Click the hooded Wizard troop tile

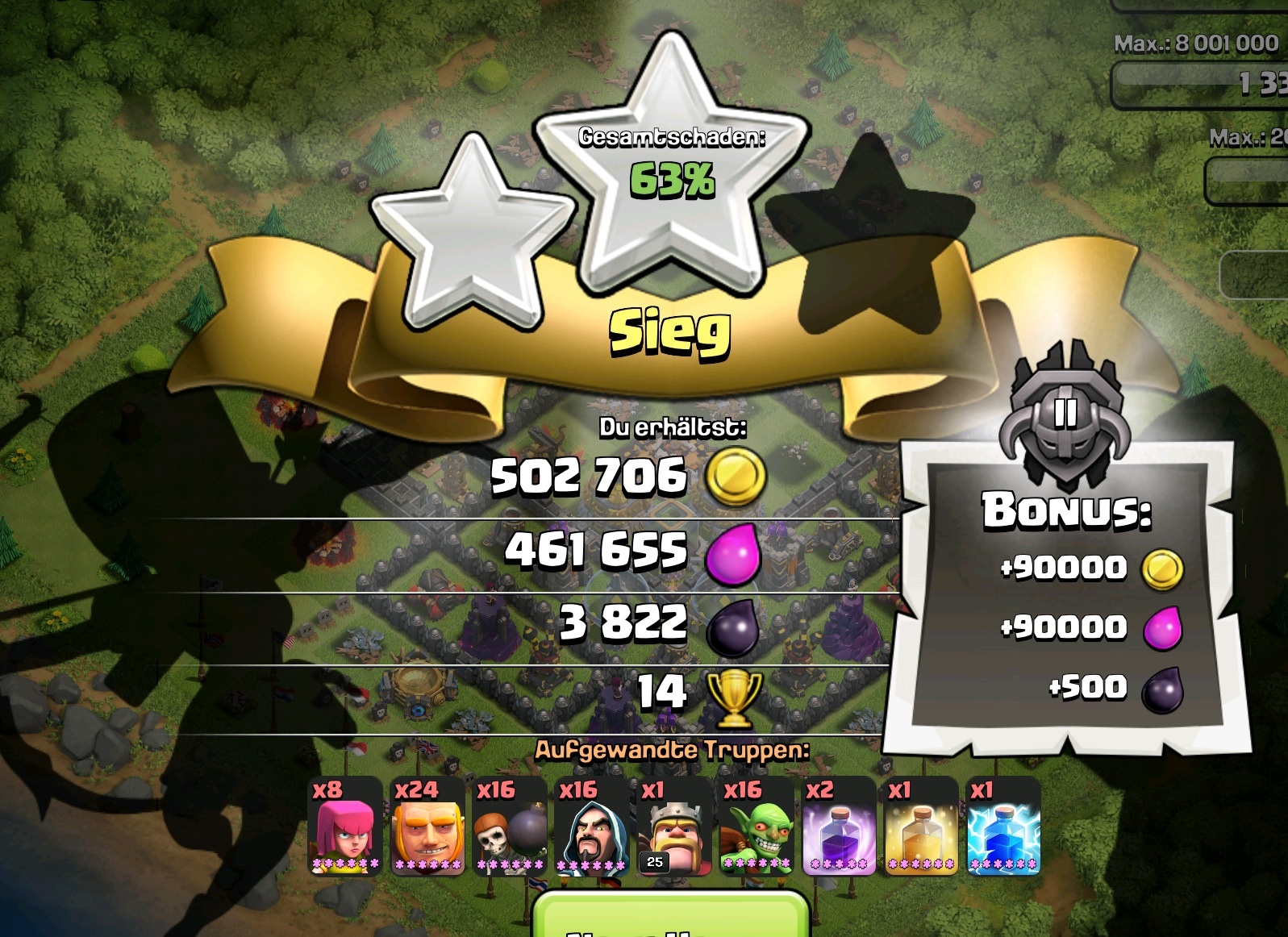[592, 827]
